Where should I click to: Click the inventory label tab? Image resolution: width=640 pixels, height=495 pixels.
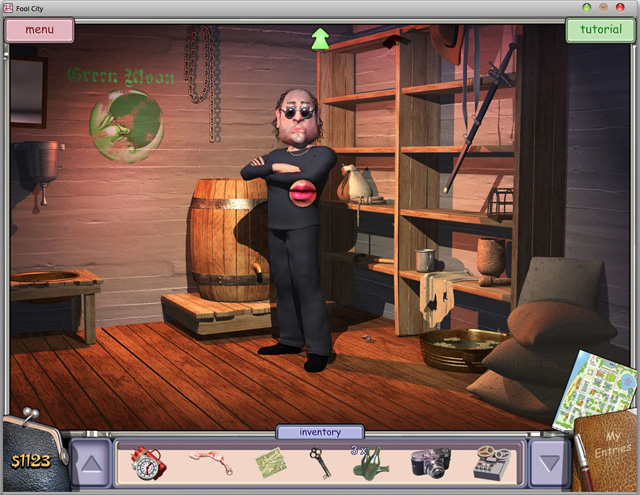click(x=320, y=432)
